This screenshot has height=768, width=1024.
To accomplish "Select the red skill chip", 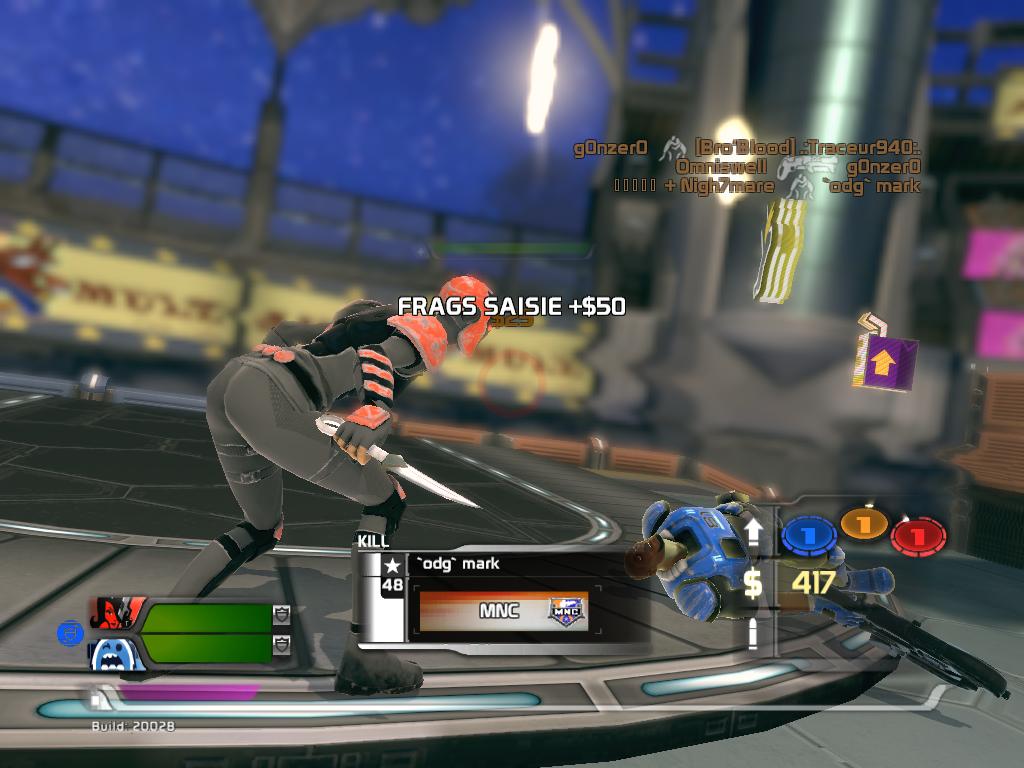I will 918,535.
